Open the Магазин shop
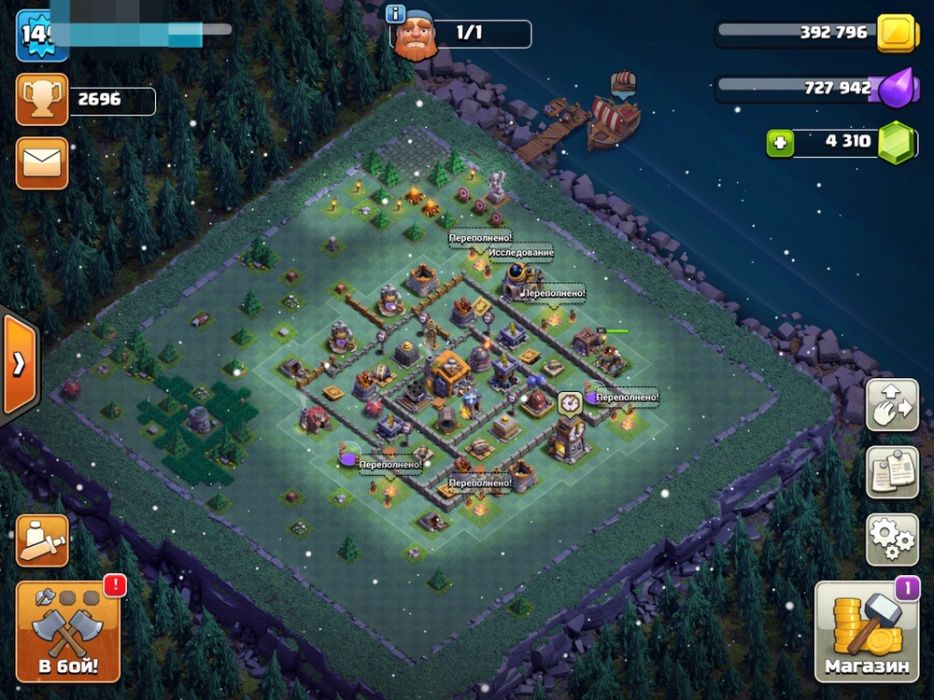This screenshot has height=700, width=934. pos(867,632)
